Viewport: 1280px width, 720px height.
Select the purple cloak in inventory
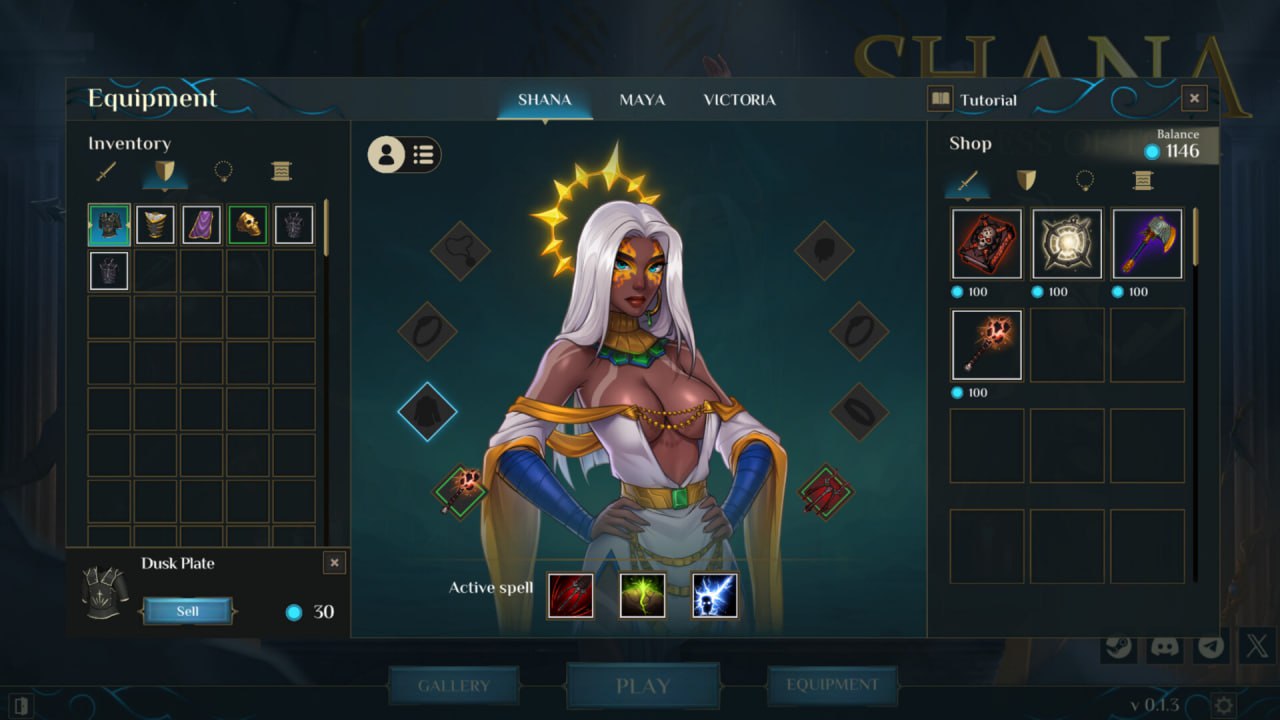tap(201, 225)
